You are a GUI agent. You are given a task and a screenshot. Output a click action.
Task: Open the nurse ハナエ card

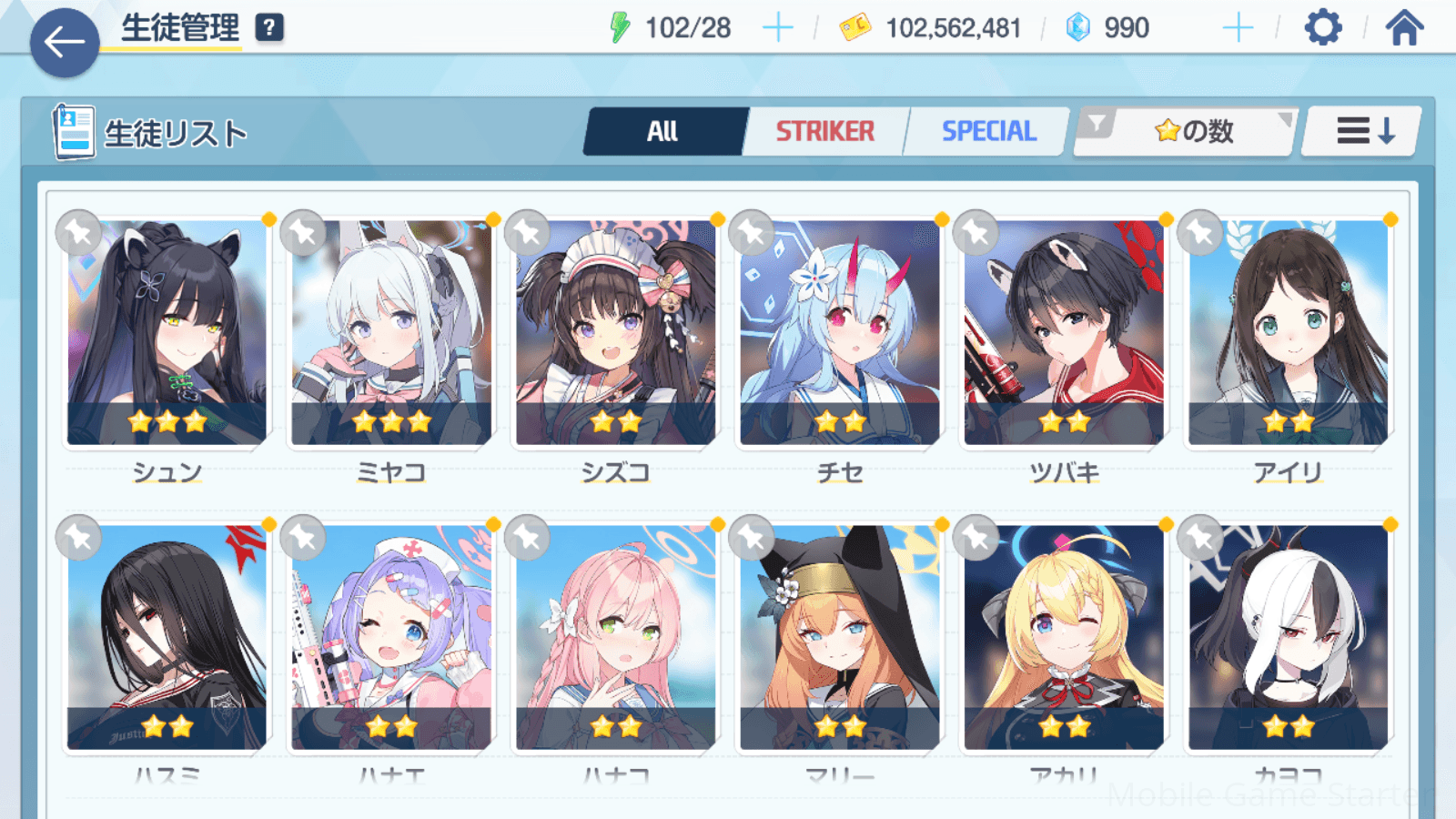tap(391, 637)
